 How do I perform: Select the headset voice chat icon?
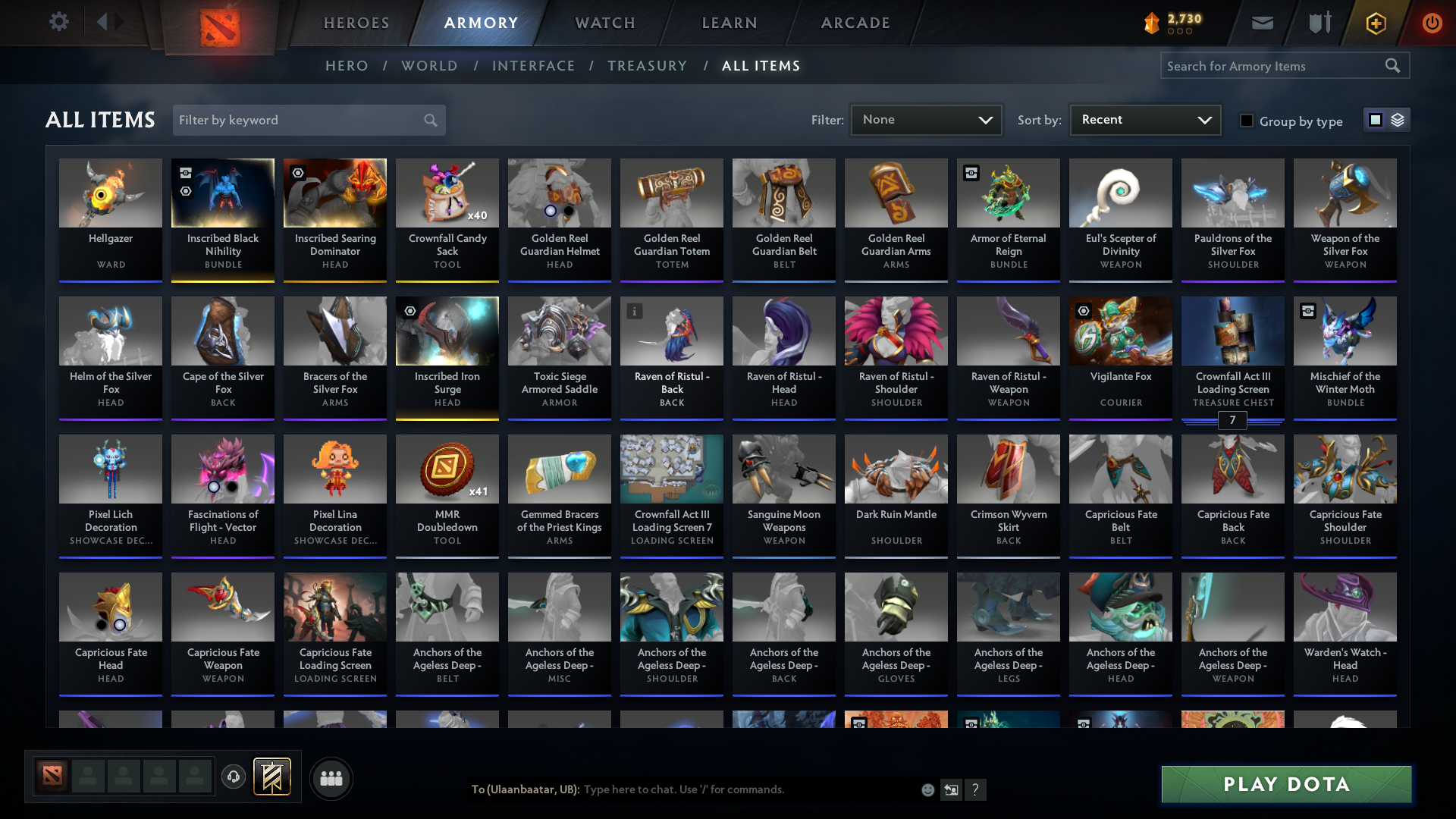point(233,775)
